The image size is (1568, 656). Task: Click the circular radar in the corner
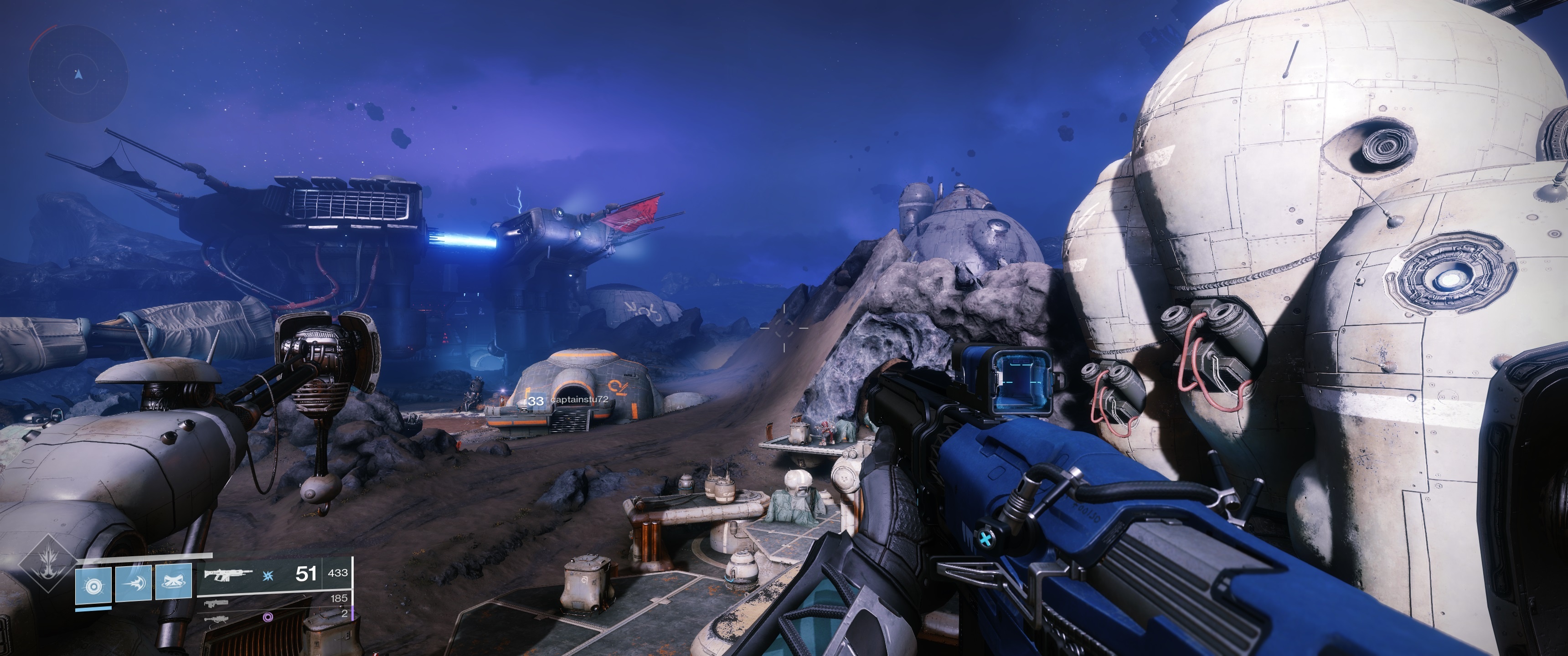click(x=78, y=74)
